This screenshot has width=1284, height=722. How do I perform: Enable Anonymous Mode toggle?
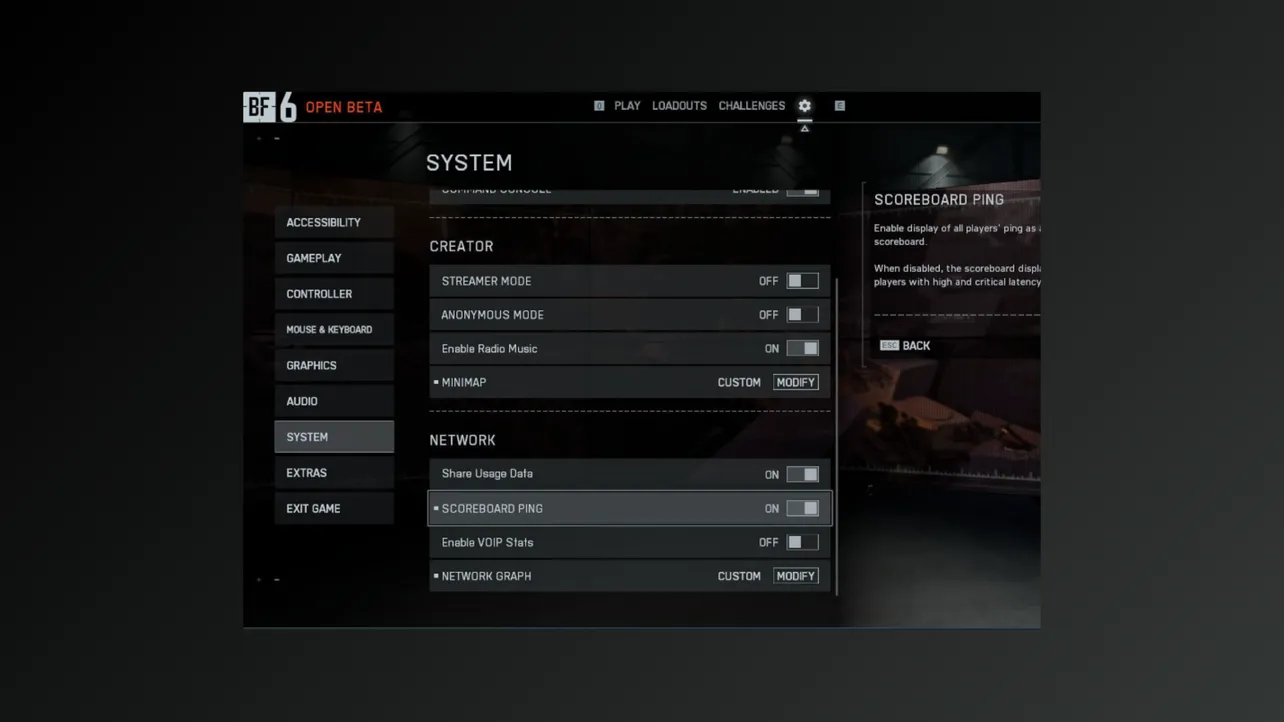802,315
